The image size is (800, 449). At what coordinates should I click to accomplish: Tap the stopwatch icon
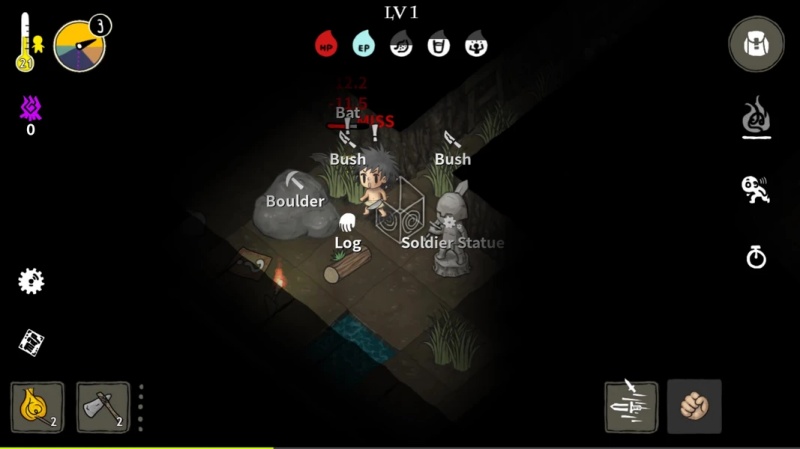[756, 257]
